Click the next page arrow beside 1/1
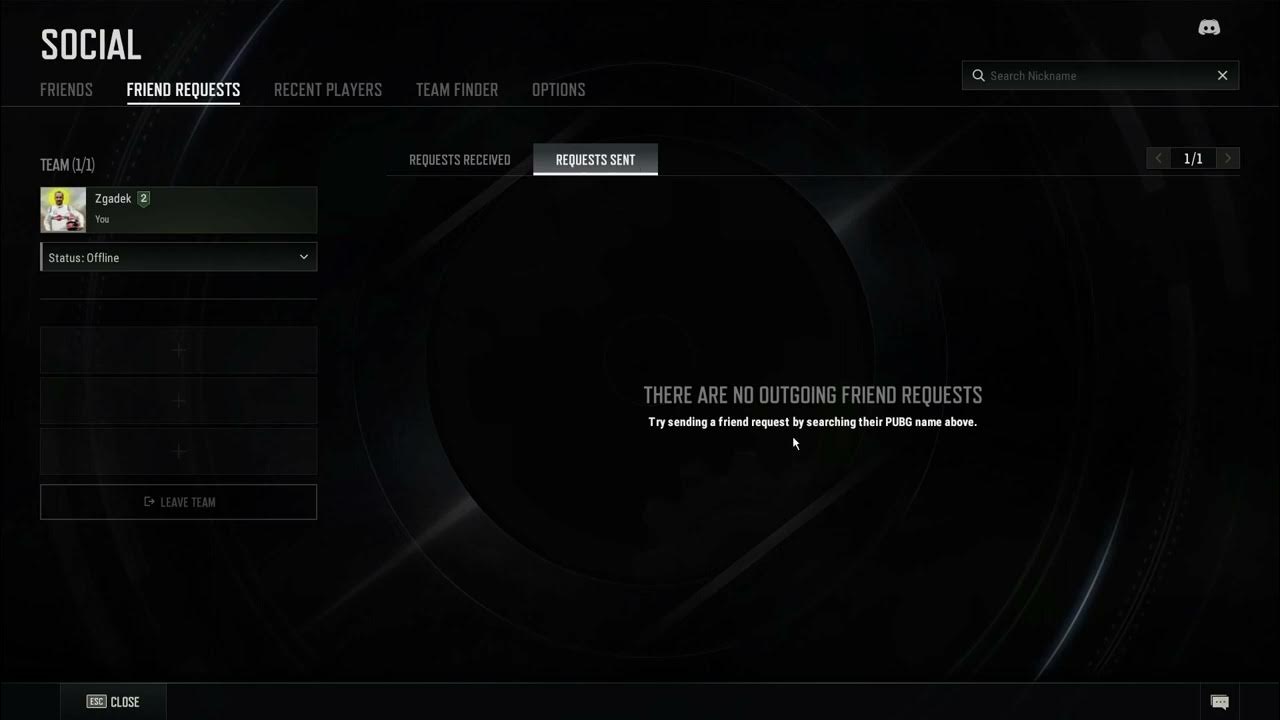The width and height of the screenshot is (1280, 720). coord(1227,158)
